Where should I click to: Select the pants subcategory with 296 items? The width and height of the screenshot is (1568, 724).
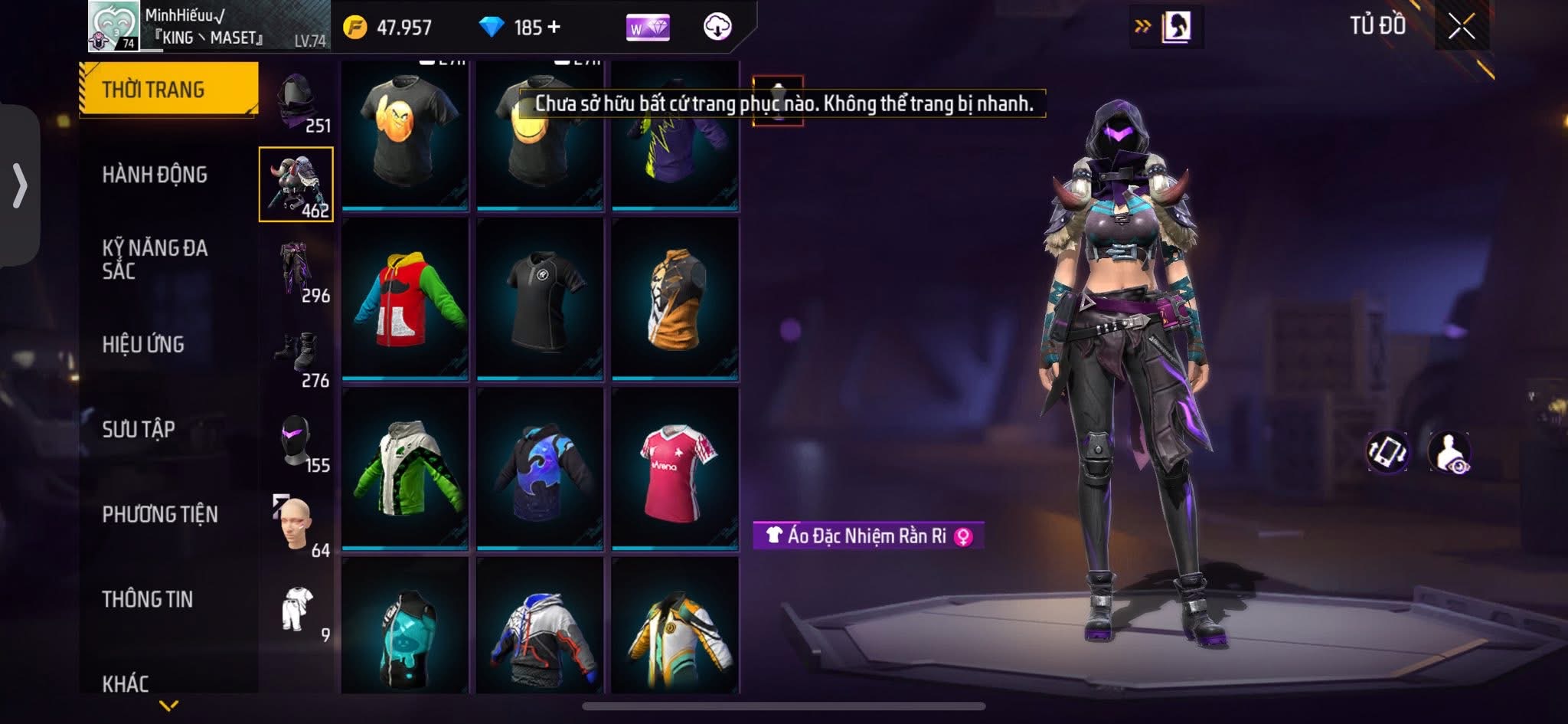pyautogui.click(x=299, y=272)
